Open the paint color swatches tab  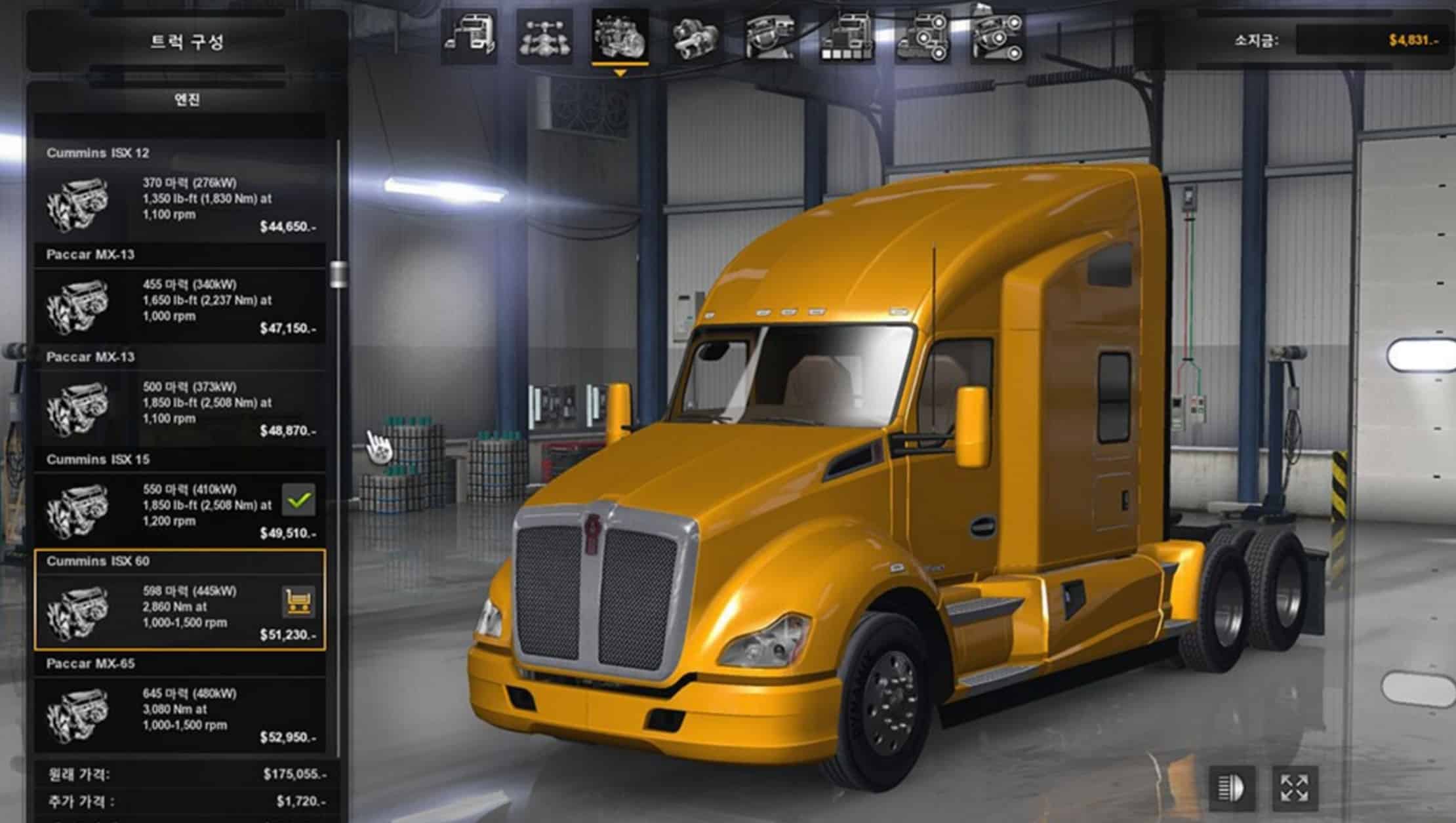point(847,37)
